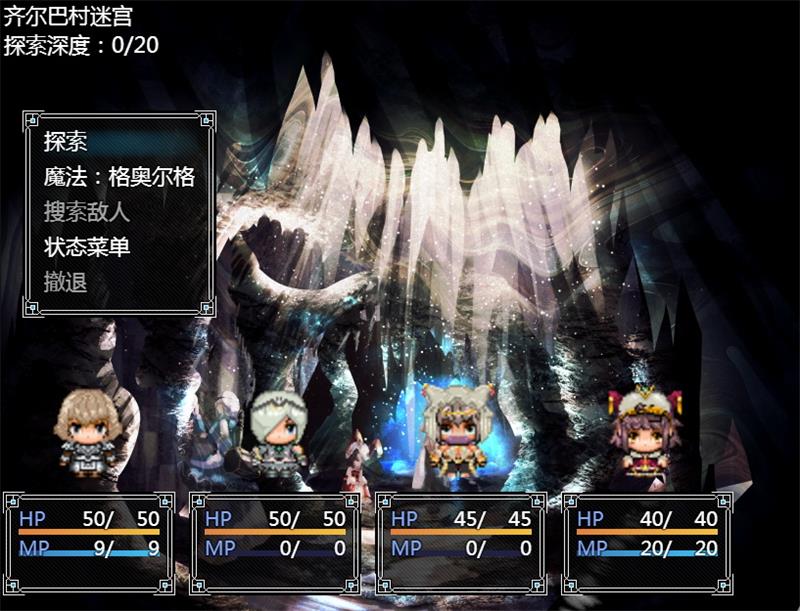Select the 撤退 retreat option
The height and width of the screenshot is (611, 800).
66,282
